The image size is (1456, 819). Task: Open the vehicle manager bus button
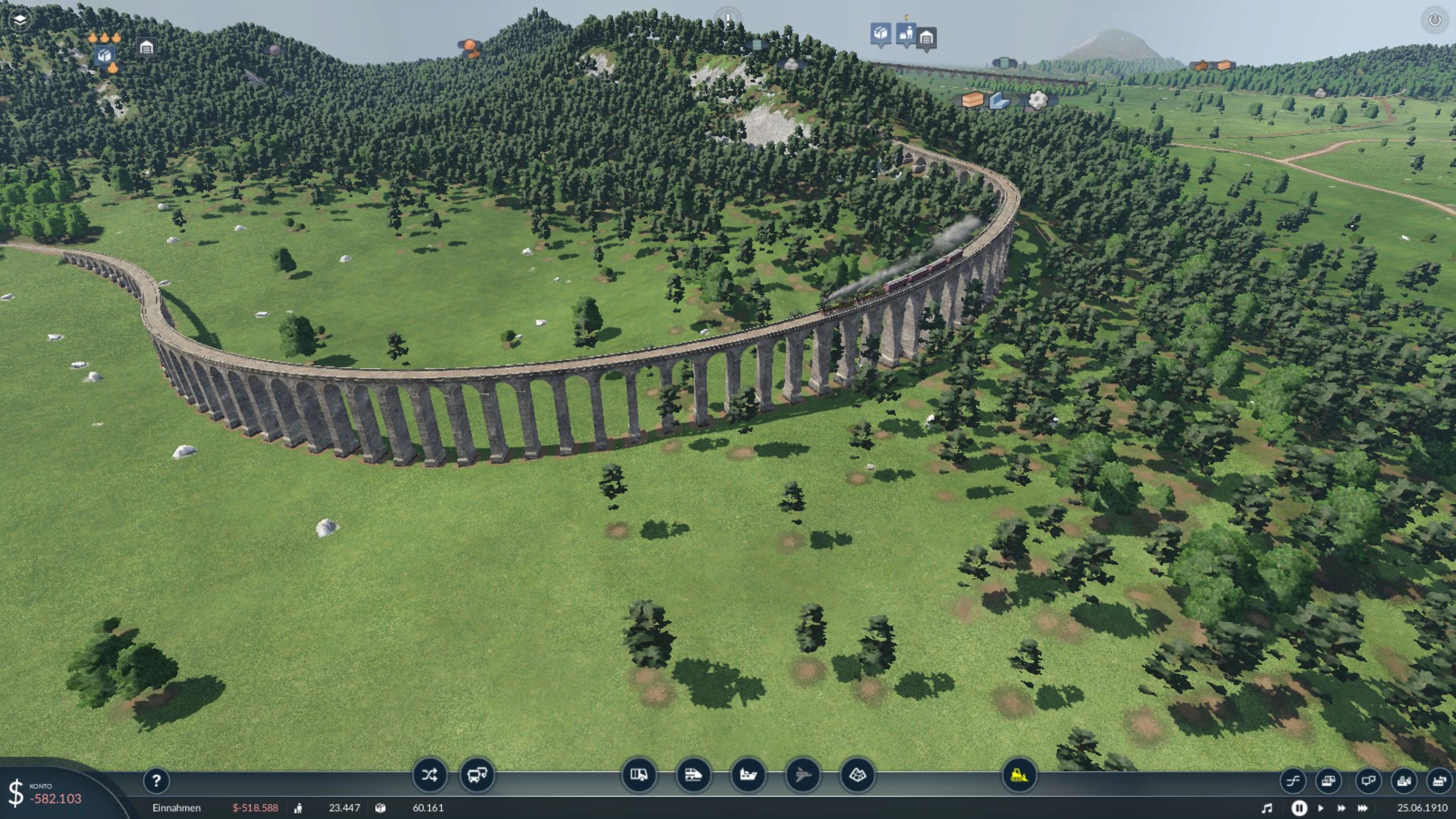click(x=476, y=775)
